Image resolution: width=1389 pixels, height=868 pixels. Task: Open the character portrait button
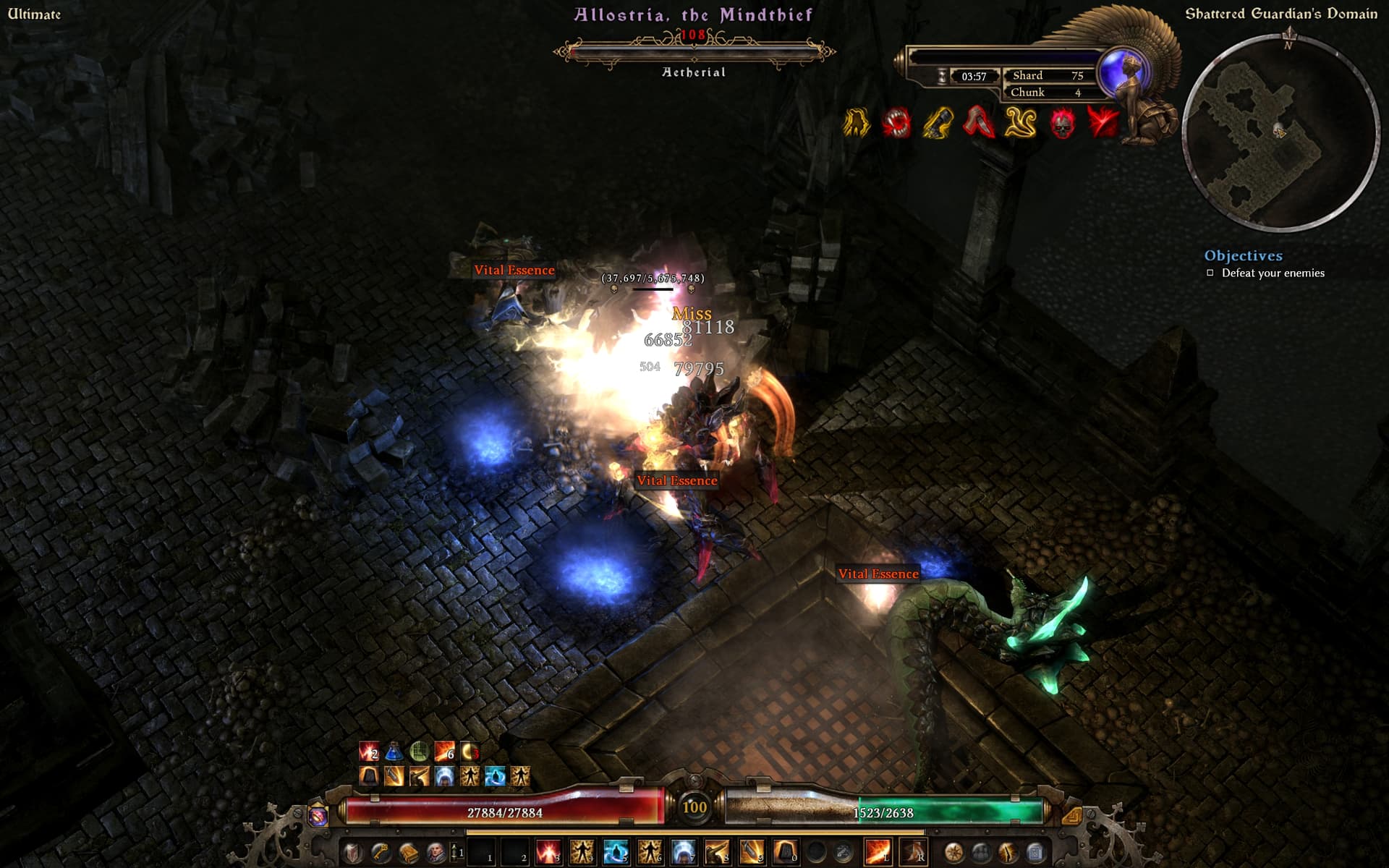coord(436,852)
